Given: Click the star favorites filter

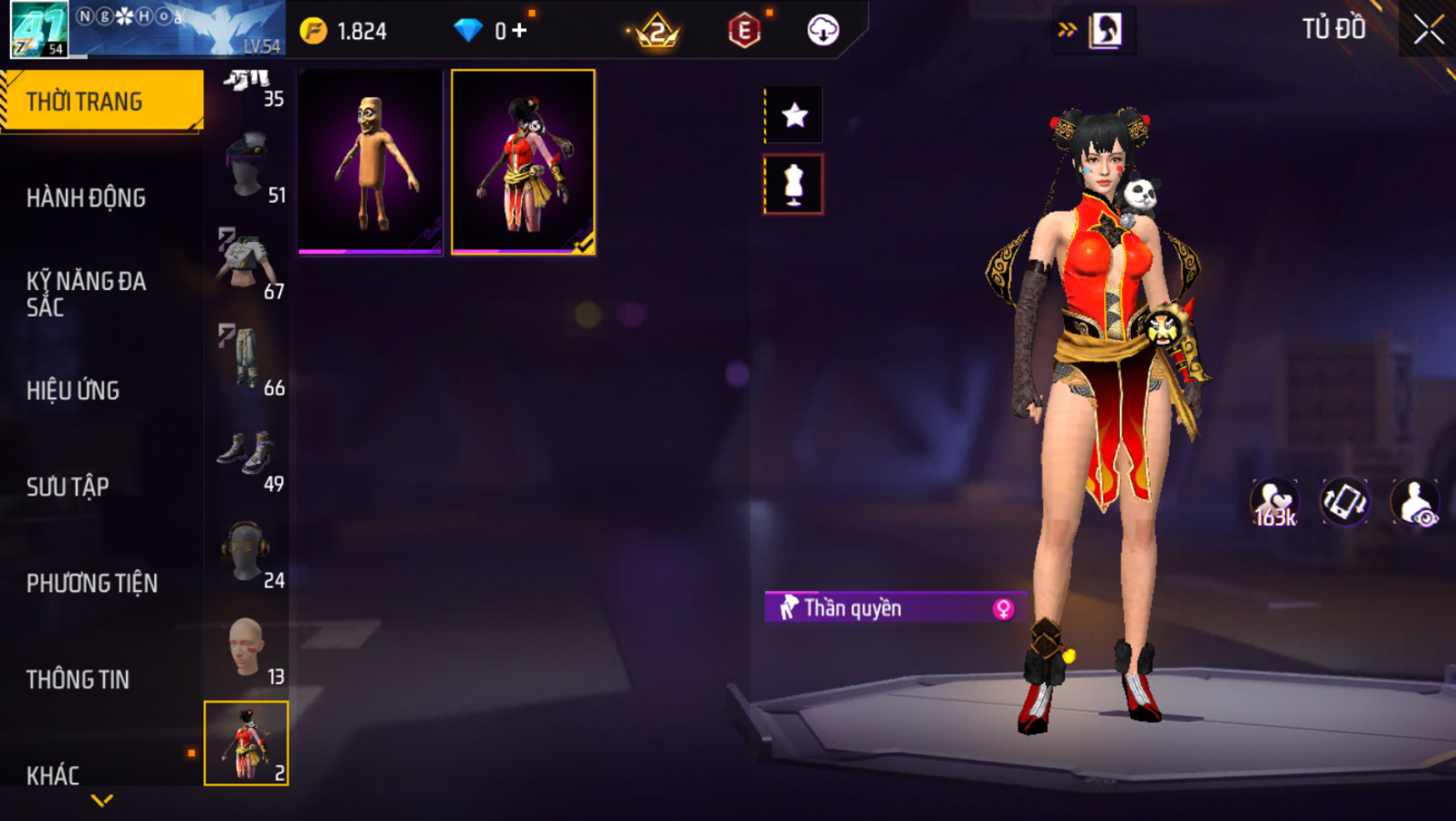Looking at the screenshot, I should click(794, 115).
